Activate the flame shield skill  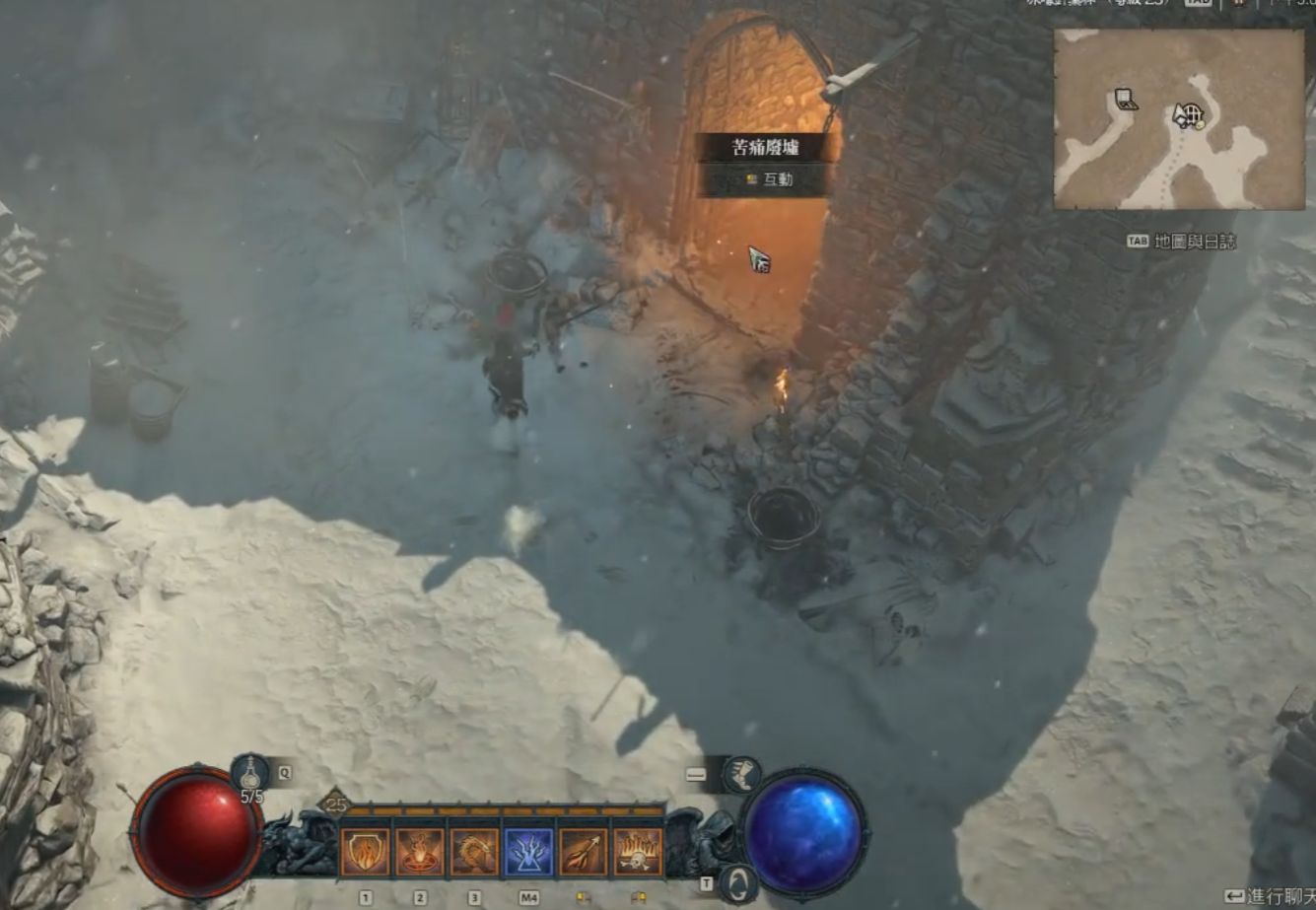click(x=366, y=852)
